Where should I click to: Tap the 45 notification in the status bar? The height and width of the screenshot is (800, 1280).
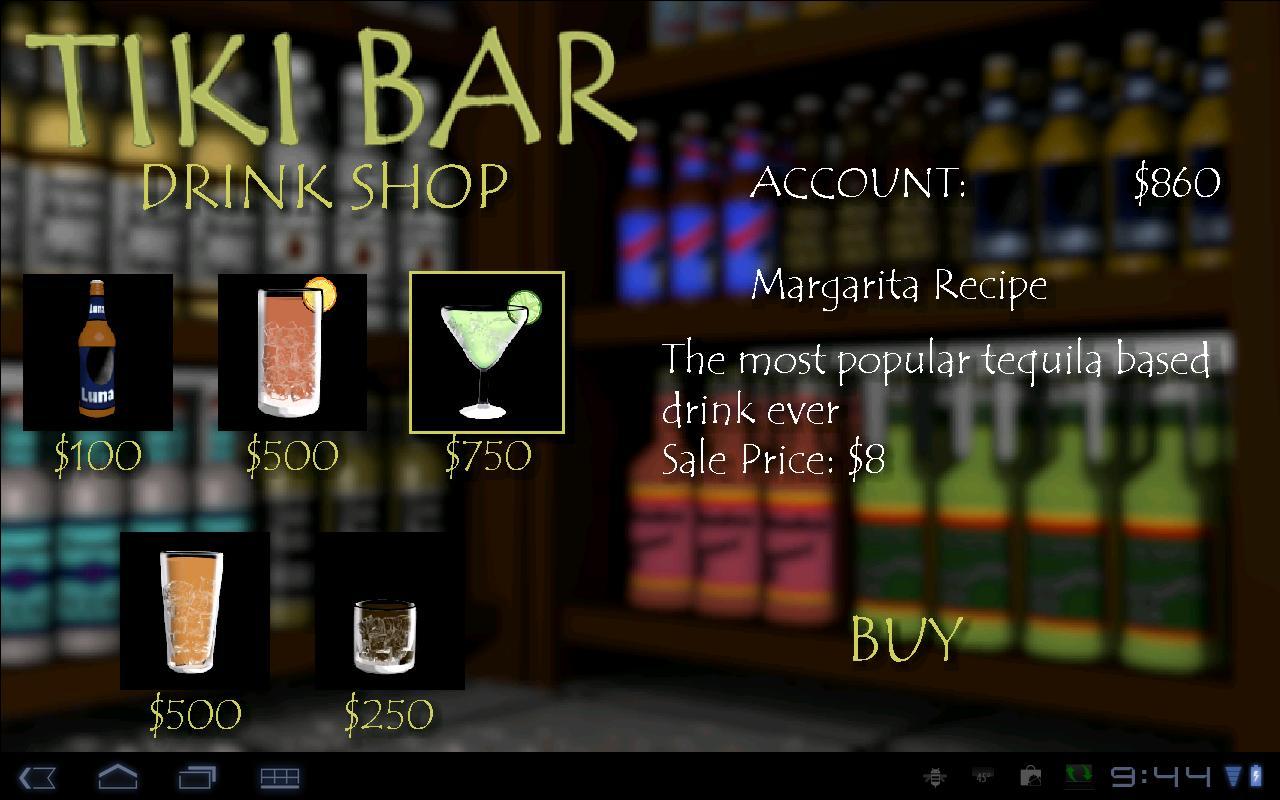point(980,778)
